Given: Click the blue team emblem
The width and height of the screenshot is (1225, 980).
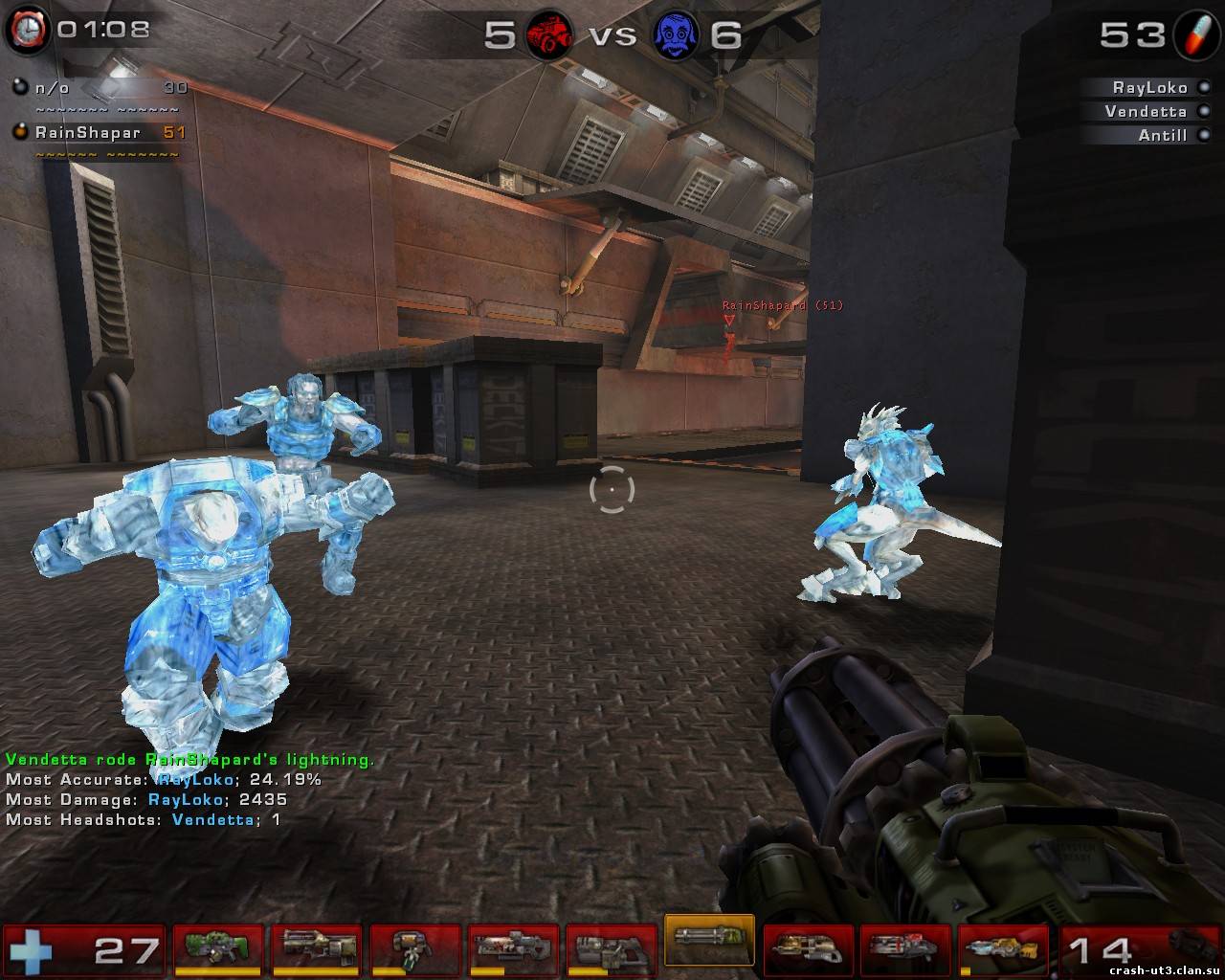Looking at the screenshot, I should [676, 35].
